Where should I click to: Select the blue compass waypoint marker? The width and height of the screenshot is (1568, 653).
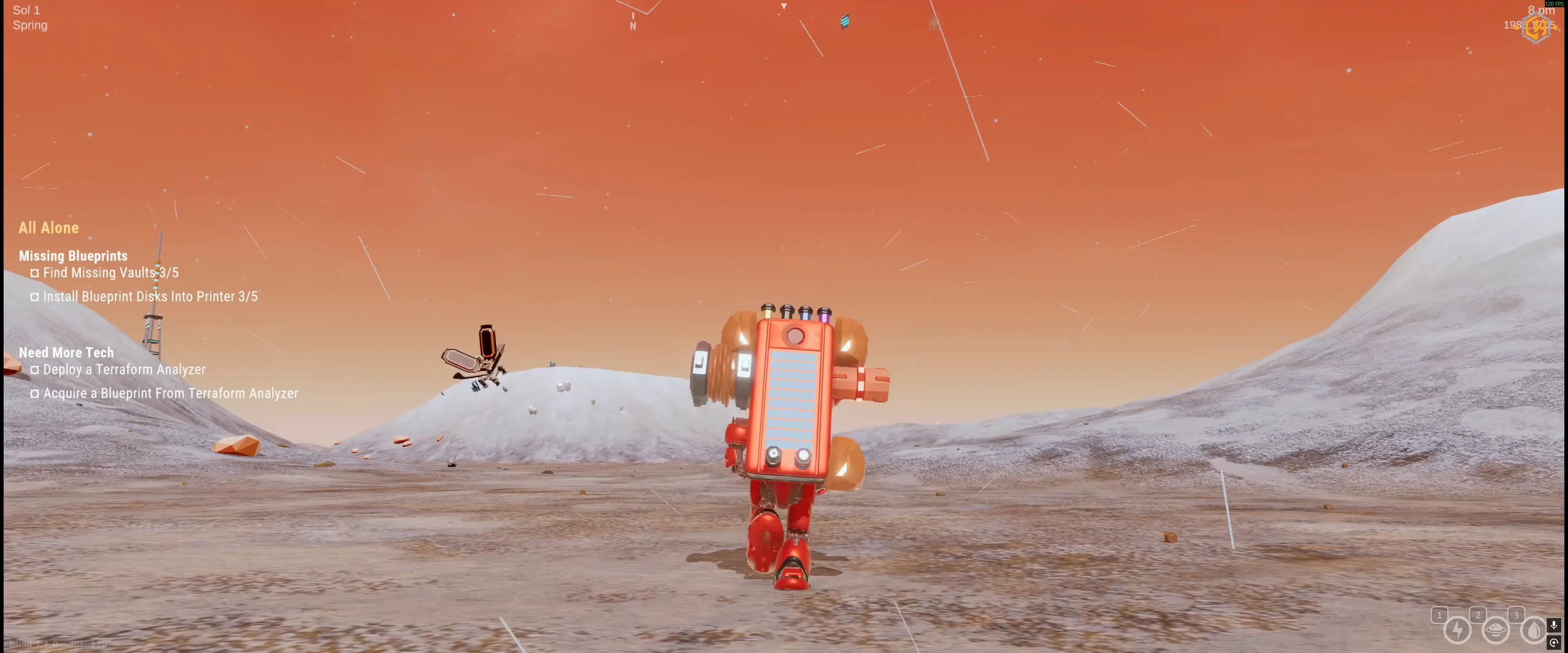[845, 22]
